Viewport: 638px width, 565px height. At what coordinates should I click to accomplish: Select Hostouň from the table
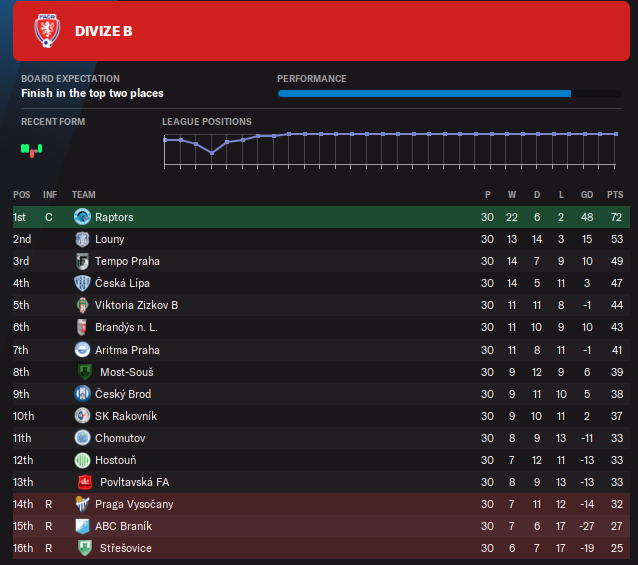tap(117, 460)
